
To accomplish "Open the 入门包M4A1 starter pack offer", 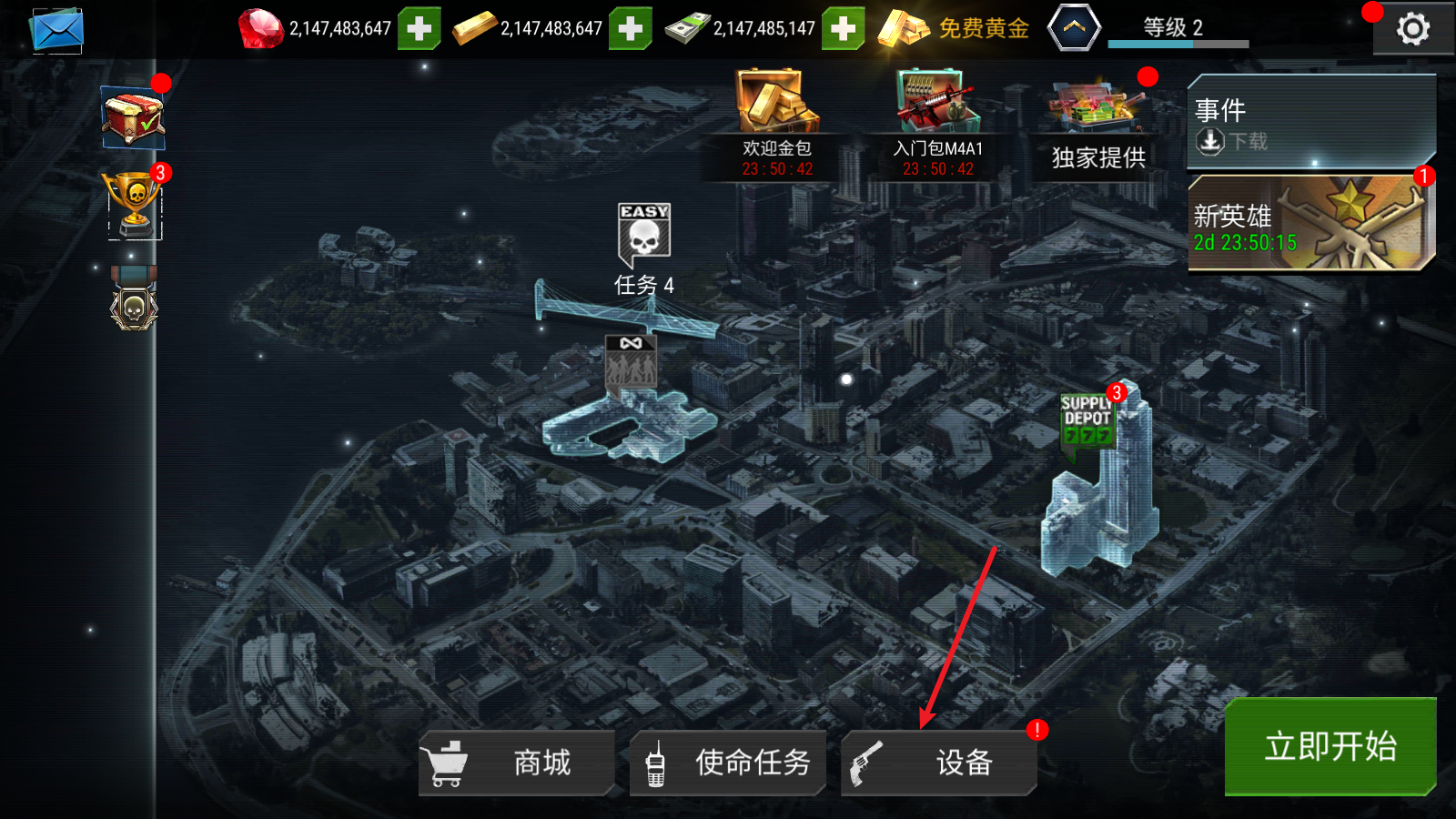I will [938, 125].
